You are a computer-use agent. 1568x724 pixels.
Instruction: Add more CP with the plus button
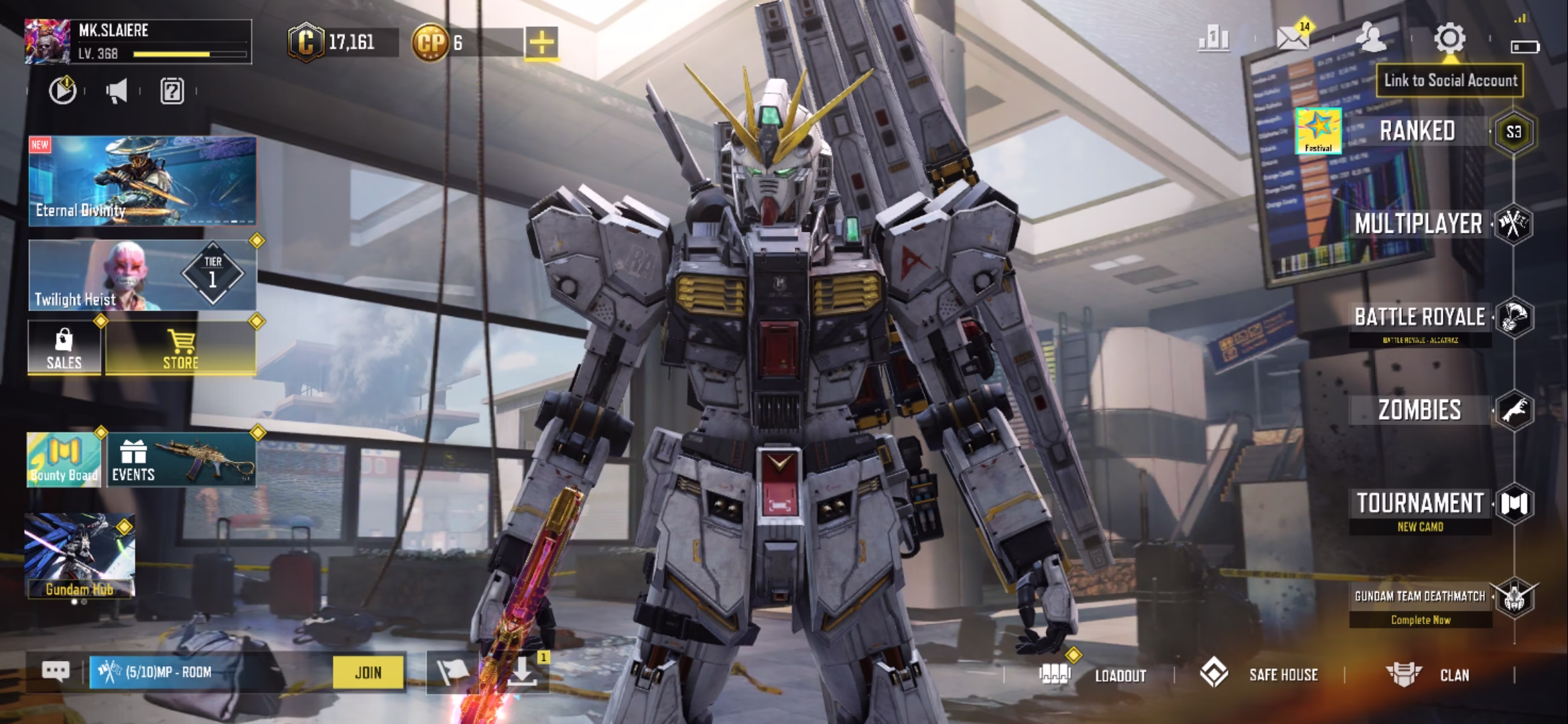pyautogui.click(x=541, y=43)
